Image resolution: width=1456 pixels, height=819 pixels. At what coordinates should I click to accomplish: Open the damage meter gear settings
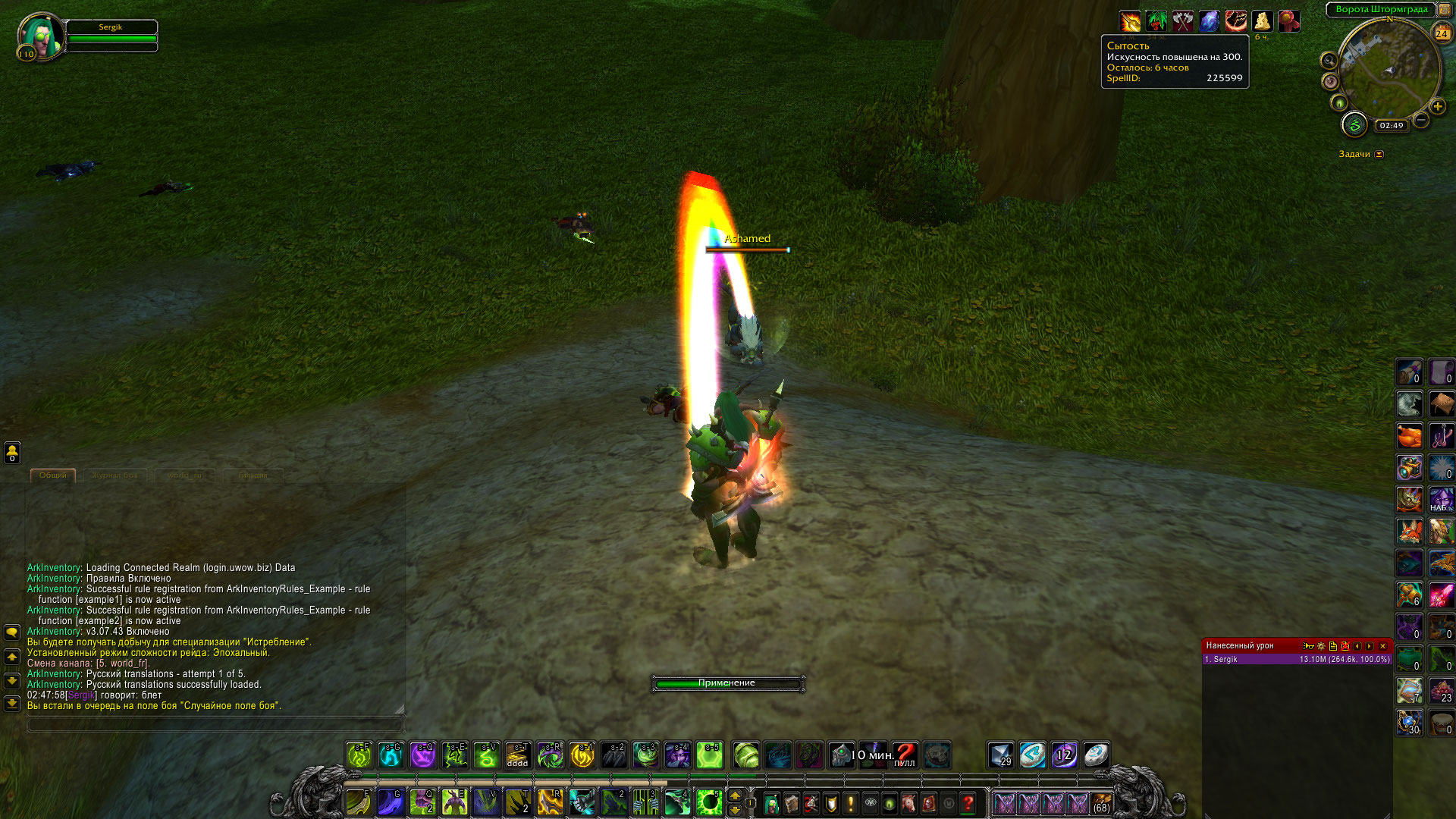click(x=1321, y=646)
